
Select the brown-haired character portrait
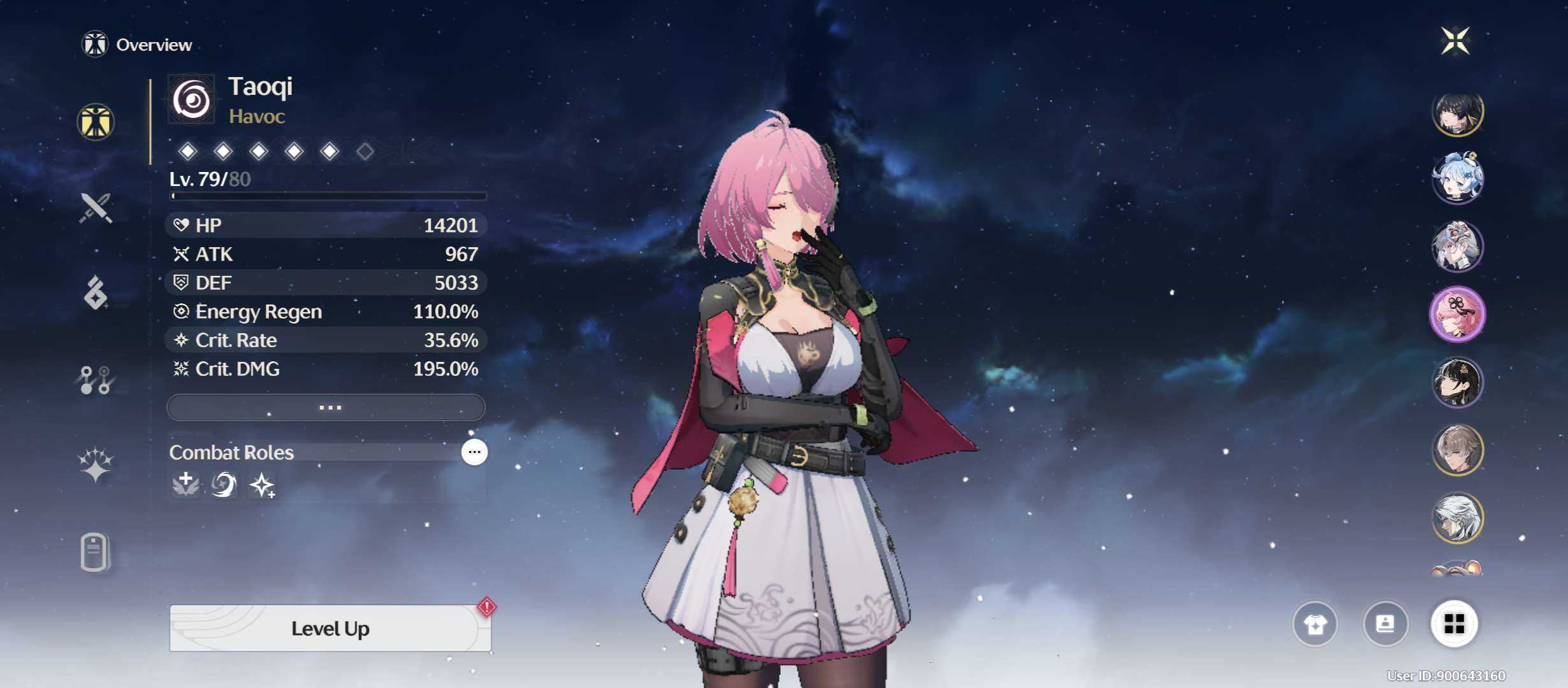[x=1457, y=450]
